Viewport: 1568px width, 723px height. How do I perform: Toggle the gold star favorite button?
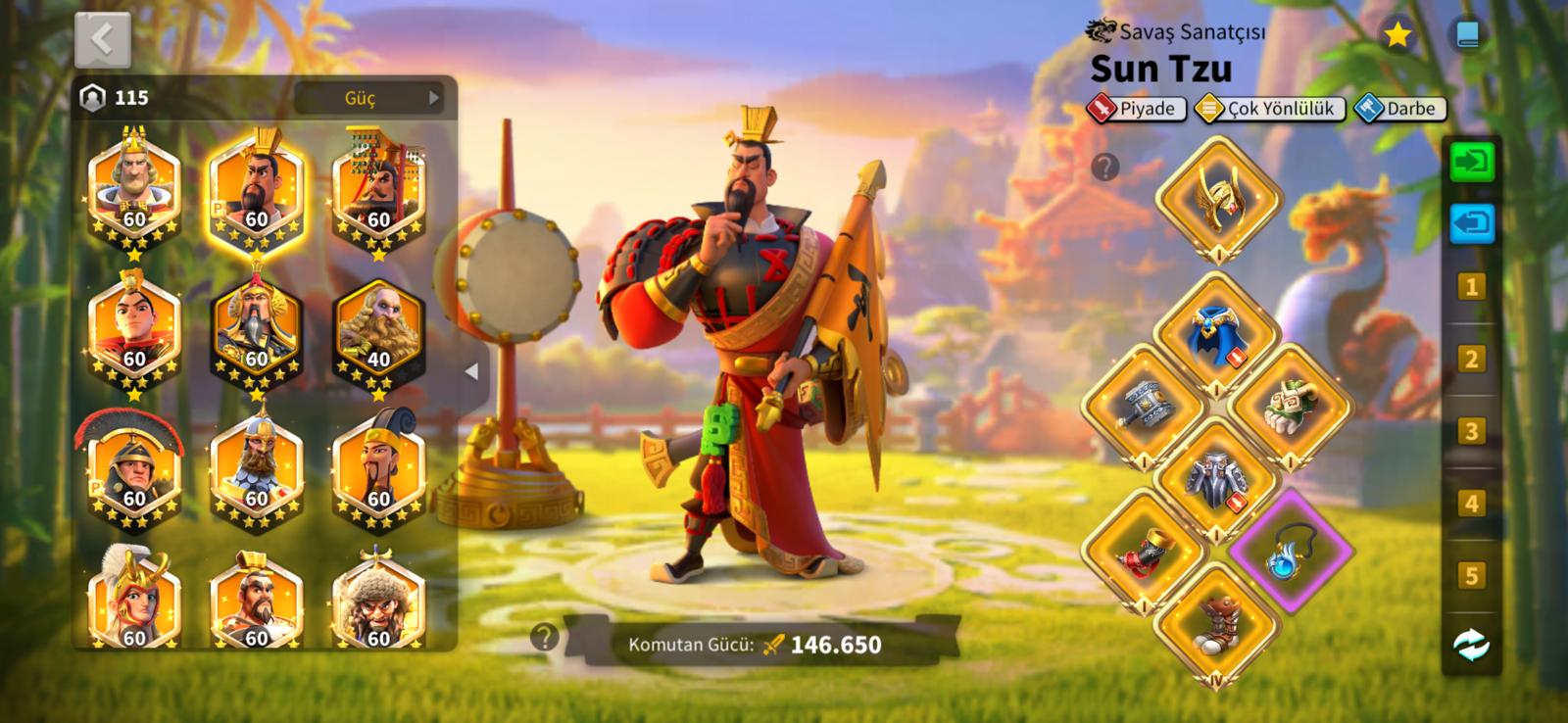pyautogui.click(x=1396, y=36)
